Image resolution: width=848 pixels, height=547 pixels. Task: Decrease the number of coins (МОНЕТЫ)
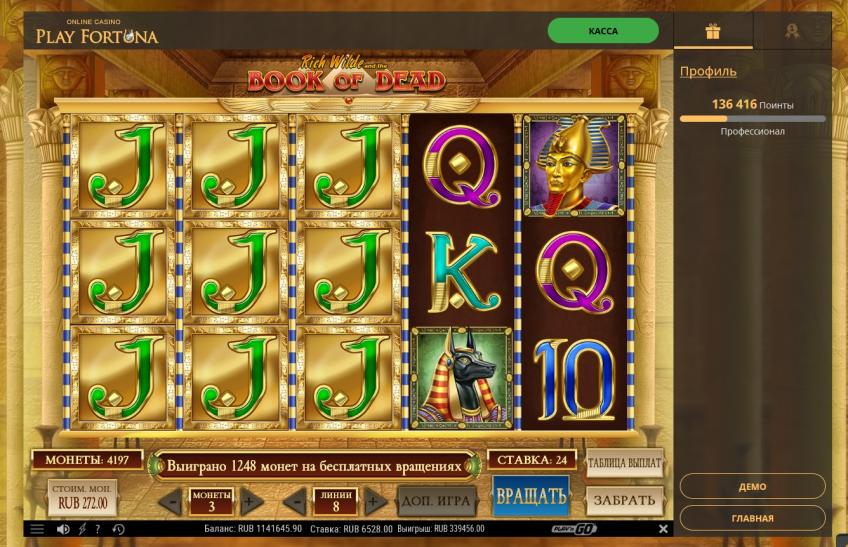coord(170,500)
